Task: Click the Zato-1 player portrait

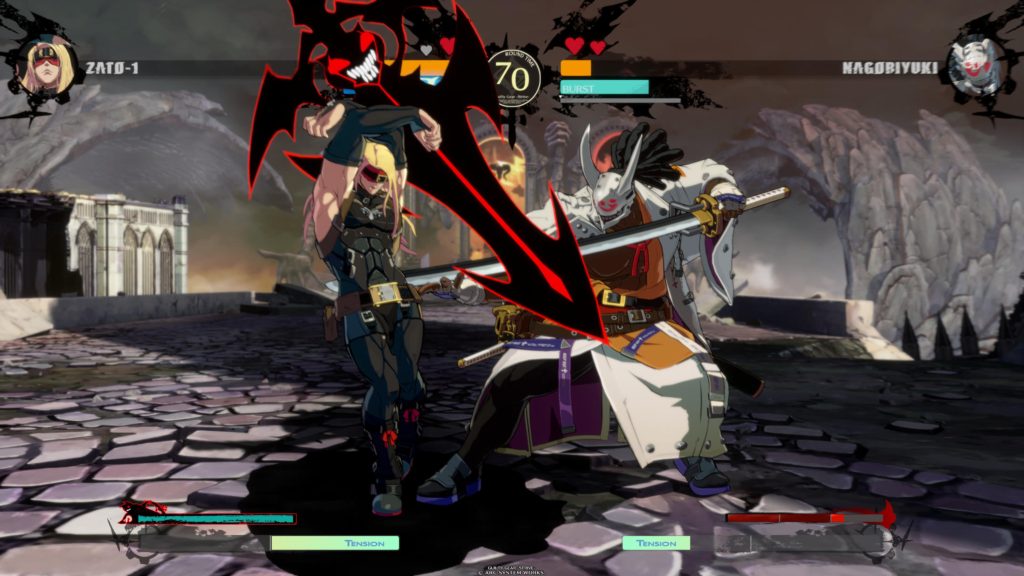Action: point(48,67)
